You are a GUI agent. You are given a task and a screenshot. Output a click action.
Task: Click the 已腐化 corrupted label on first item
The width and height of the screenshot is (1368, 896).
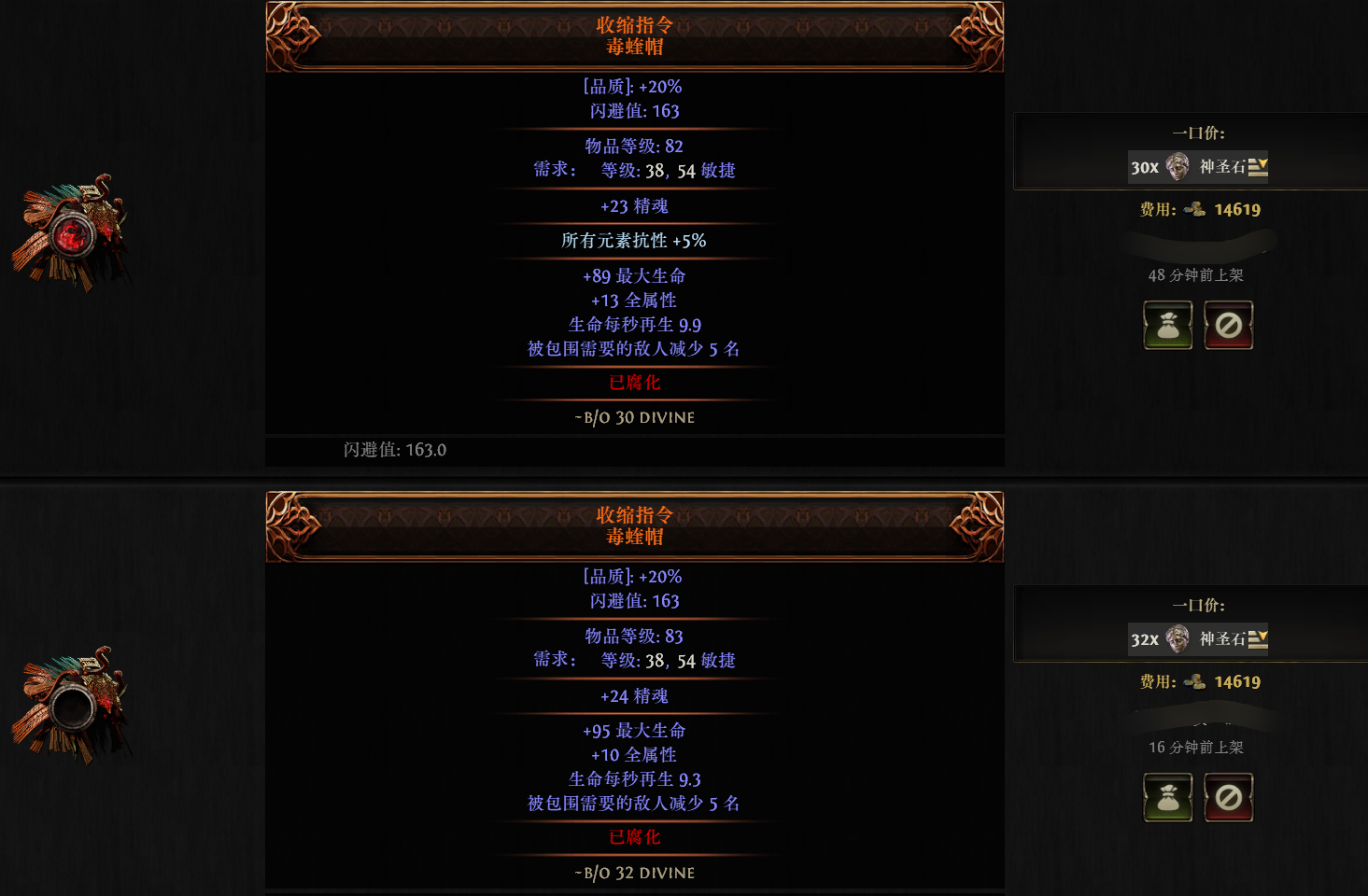click(635, 383)
